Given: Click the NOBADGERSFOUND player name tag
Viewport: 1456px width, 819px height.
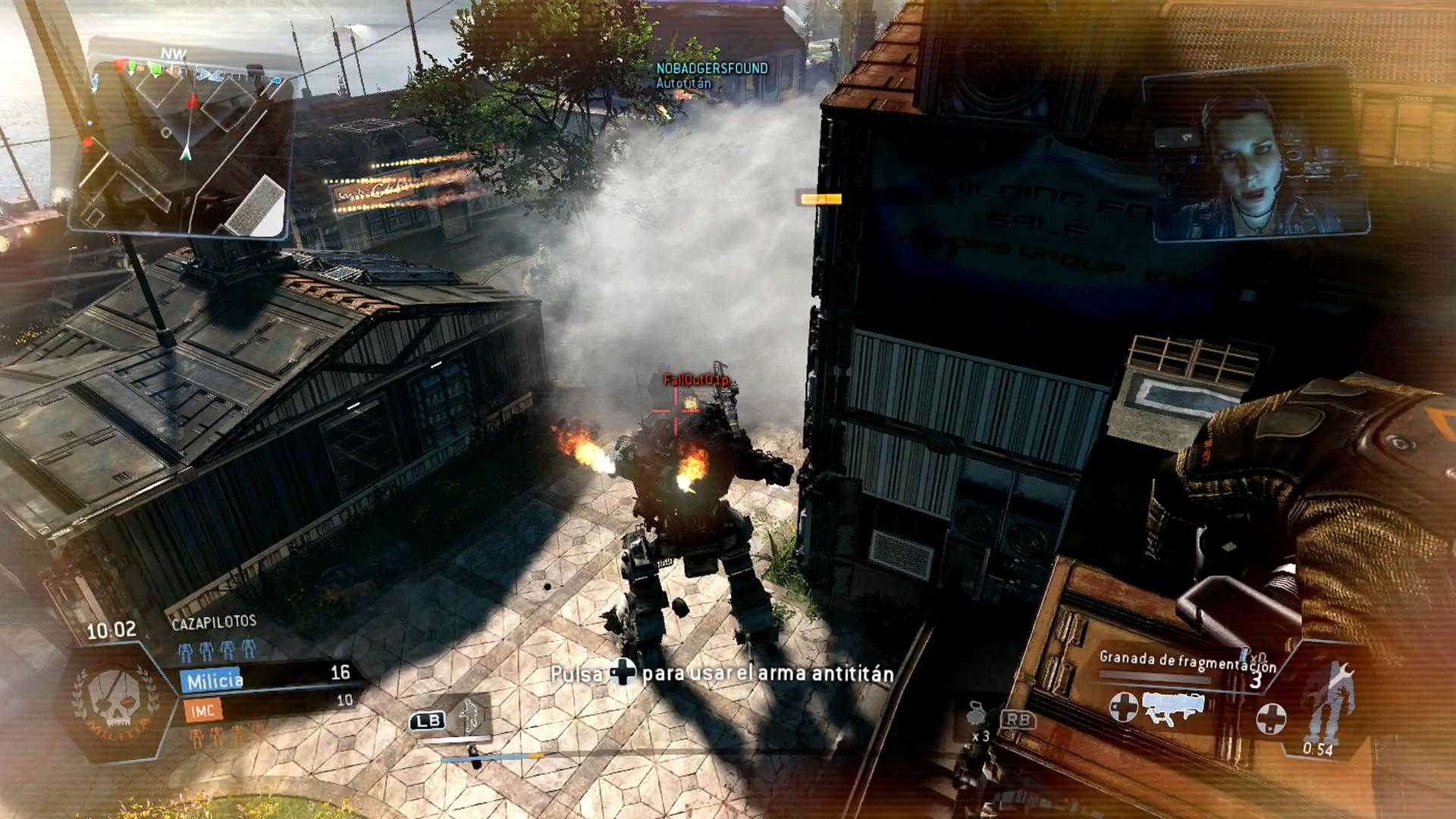Looking at the screenshot, I should (x=711, y=68).
